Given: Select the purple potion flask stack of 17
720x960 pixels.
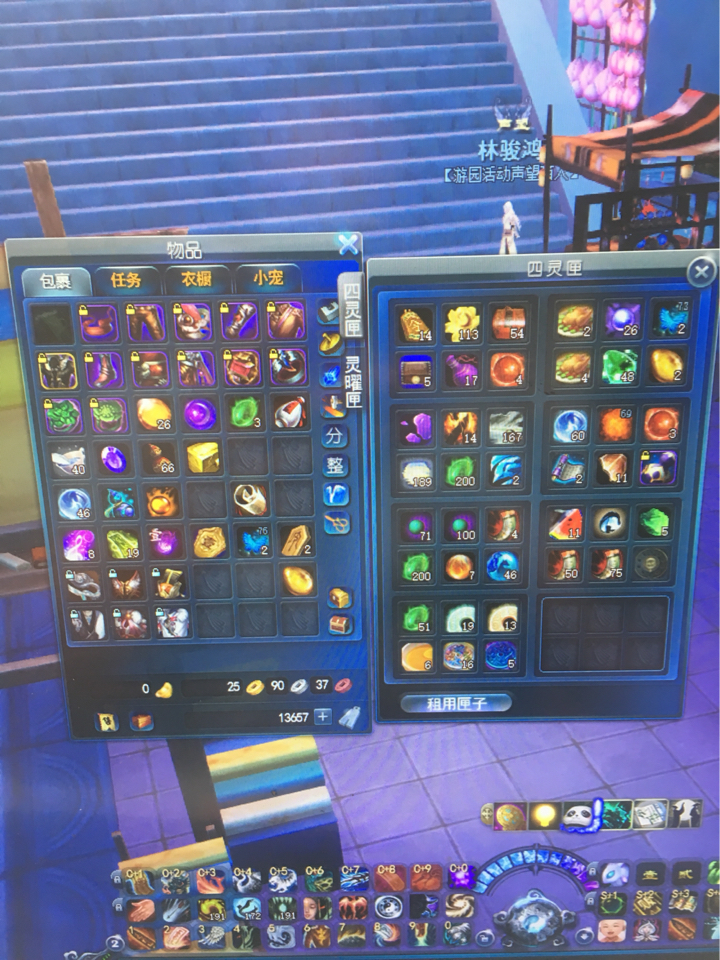Looking at the screenshot, I should 463,370.
